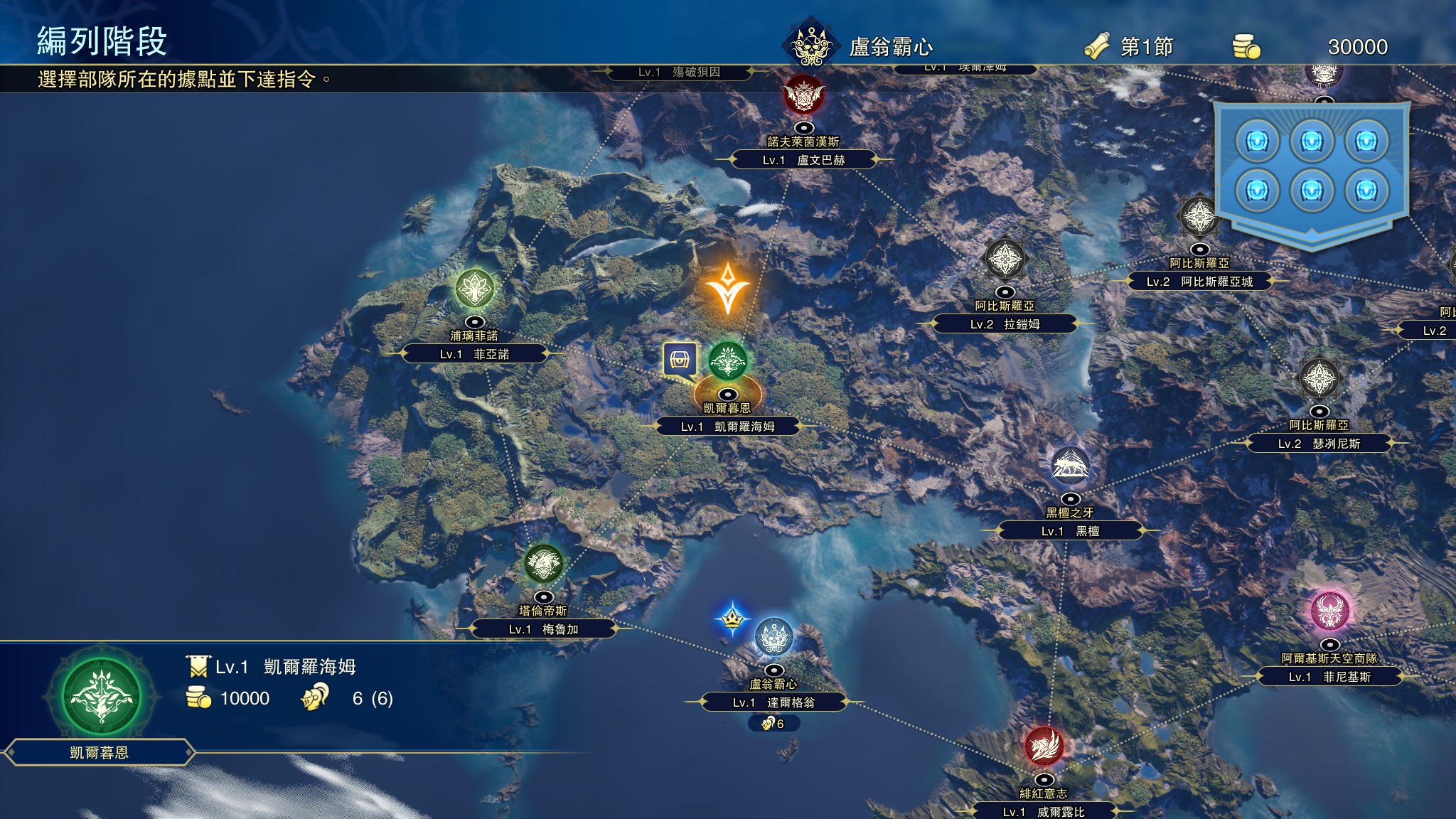The height and width of the screenshot is (819, 1456).
Task: Pick the 梅魯加 stronghold label
Action: pos(543,629)
